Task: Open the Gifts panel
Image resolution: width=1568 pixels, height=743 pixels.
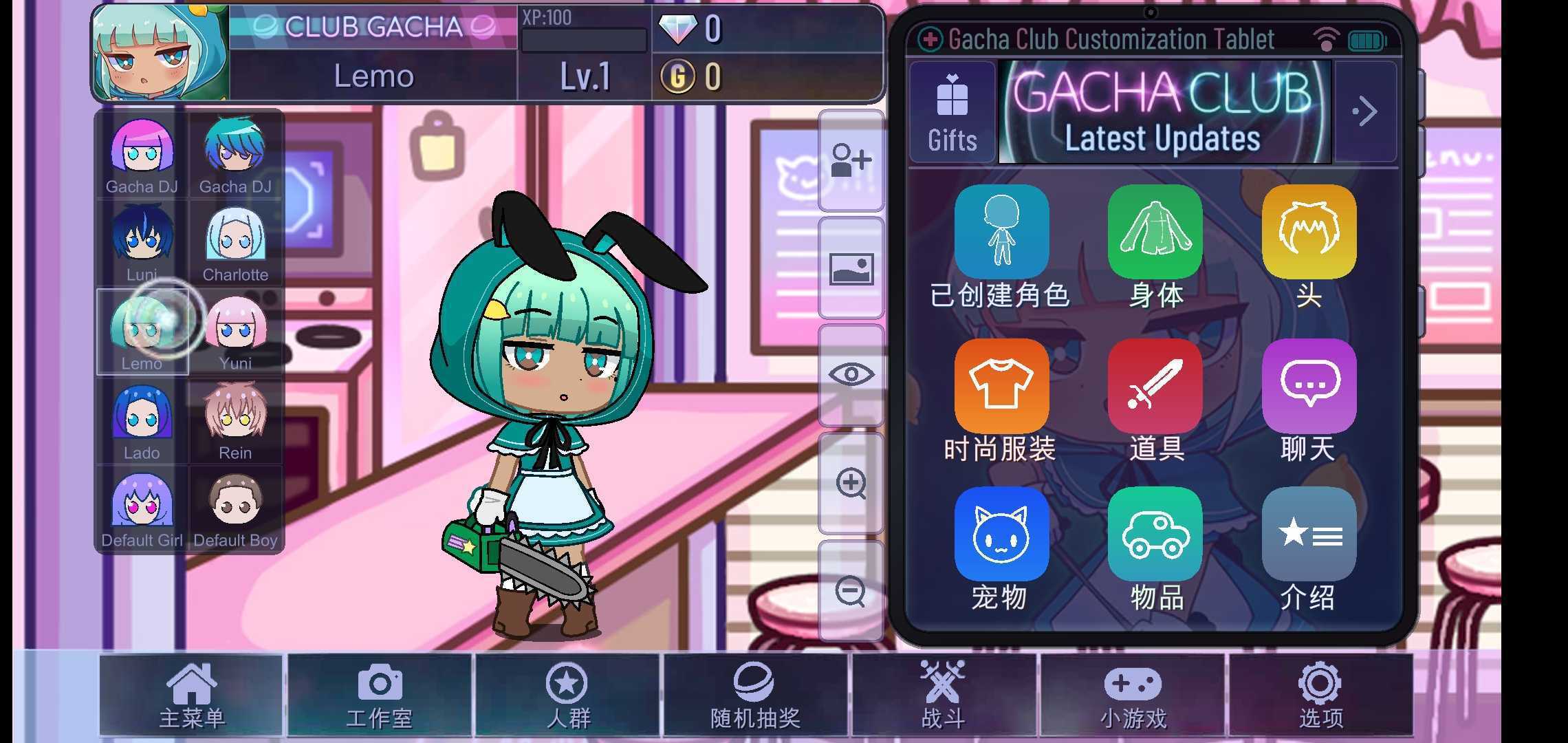Action: (x=952, y=110)
